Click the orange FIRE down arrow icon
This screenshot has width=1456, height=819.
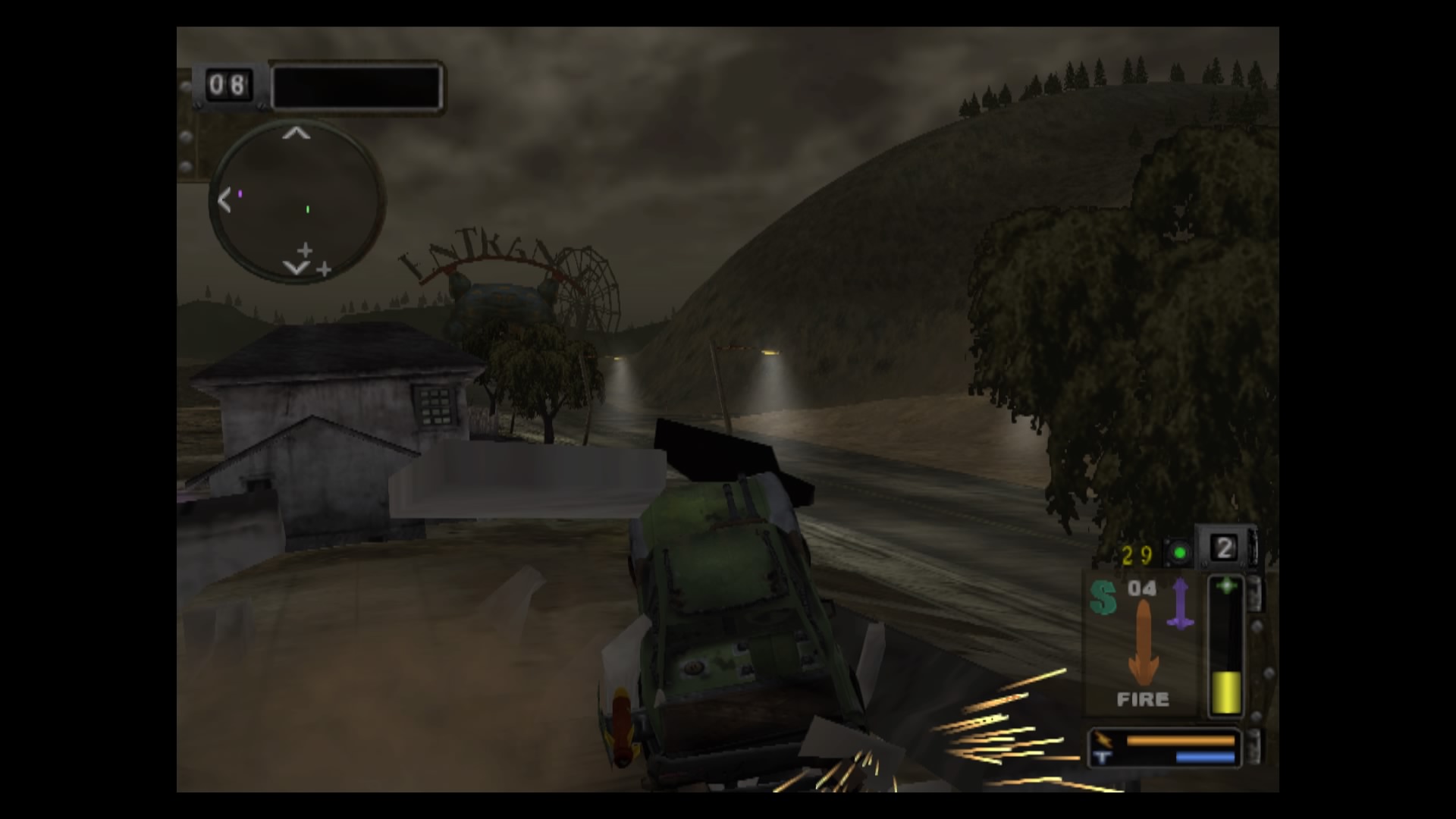click(1144, 642)
